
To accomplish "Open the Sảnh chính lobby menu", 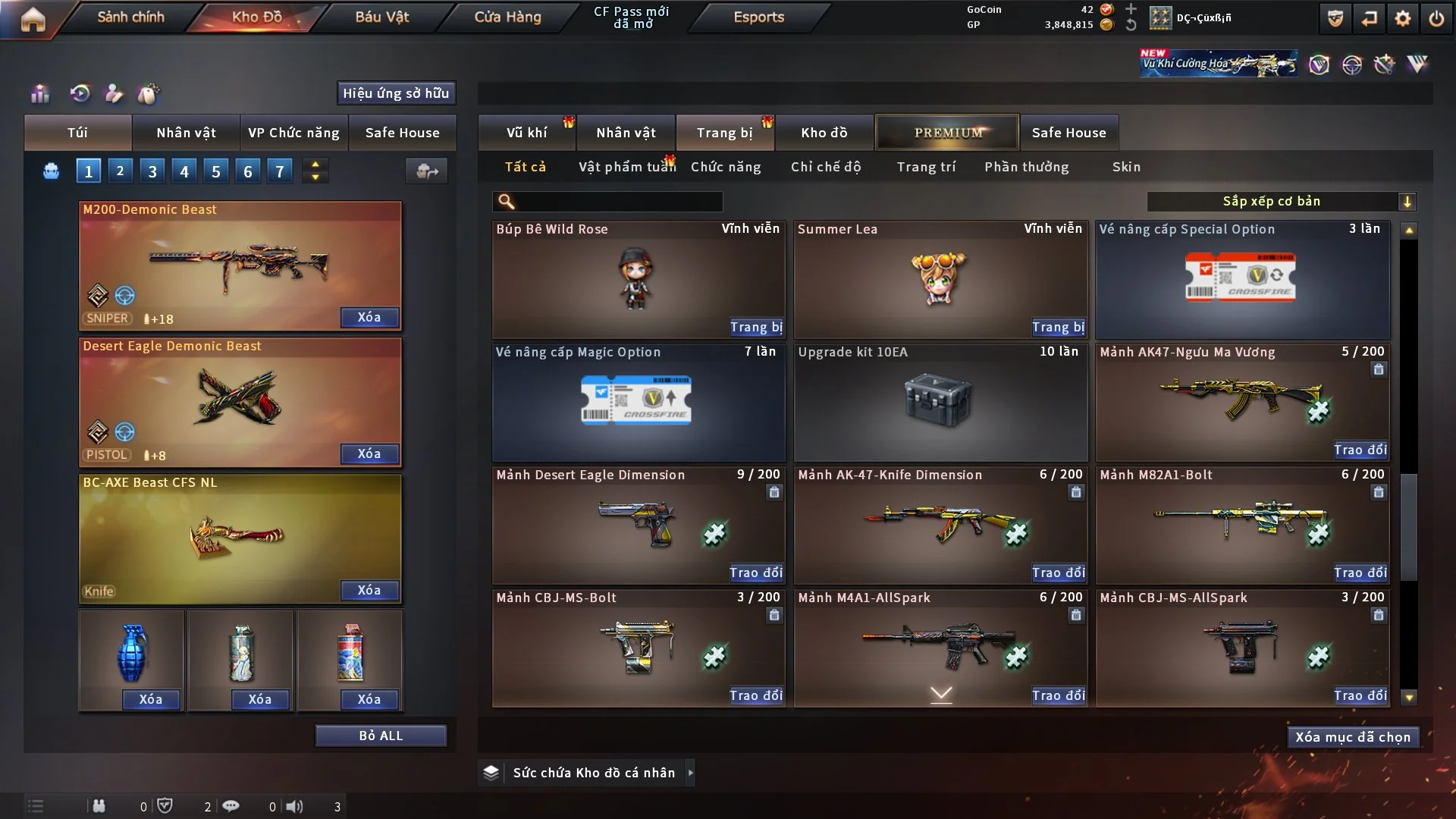I will (130, 17).
